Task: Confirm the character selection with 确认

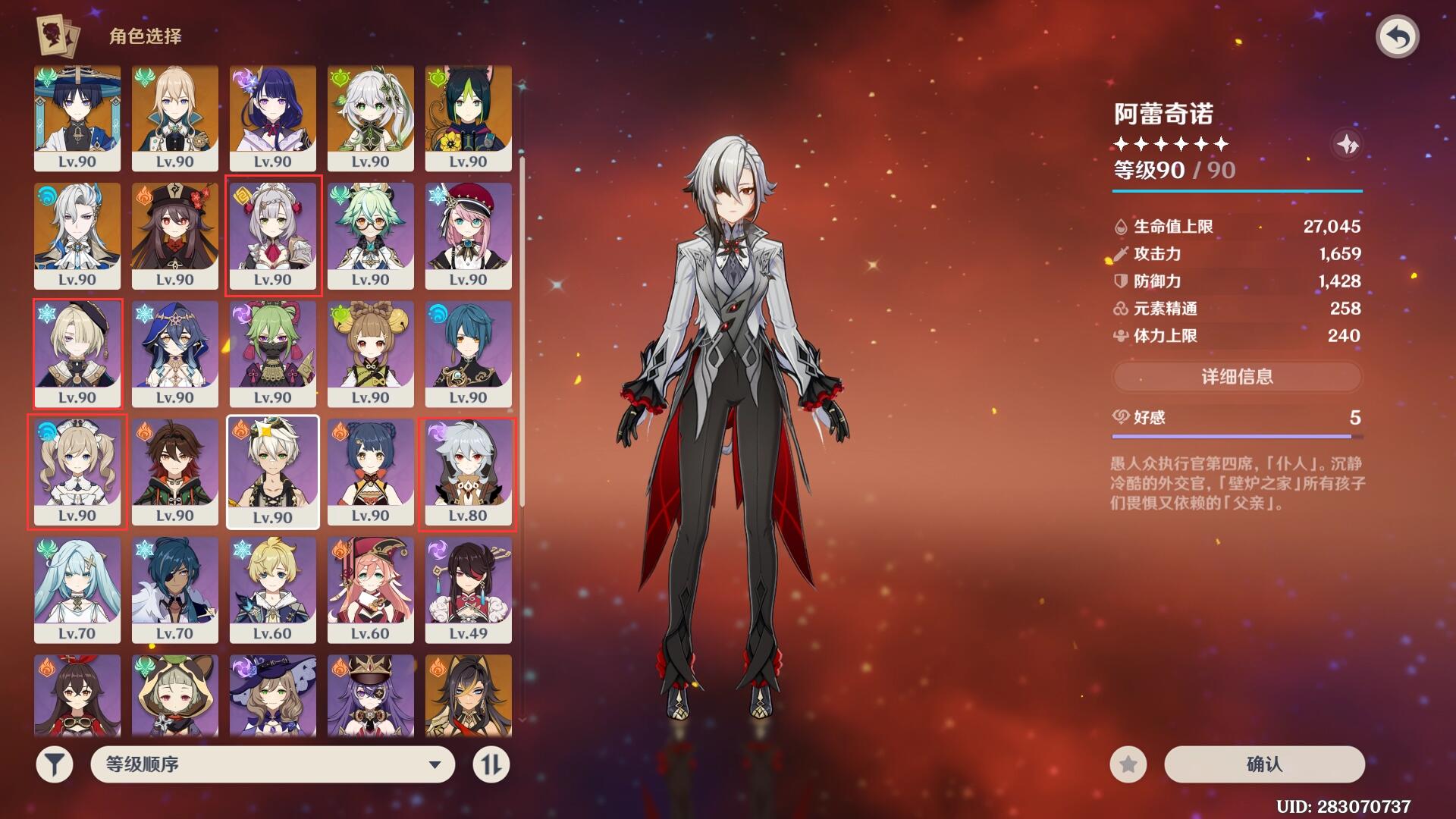Action: pyautogui.click(x=1264, y=764)
